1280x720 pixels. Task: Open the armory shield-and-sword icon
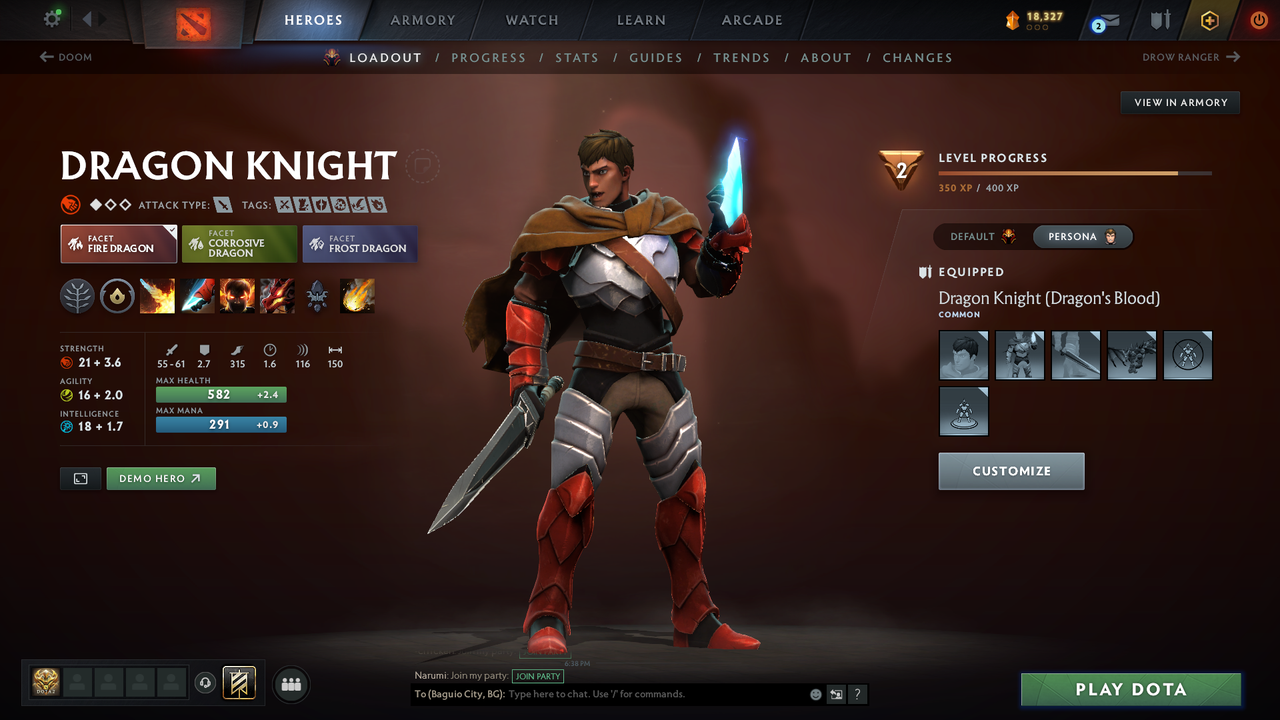pos(1158,20)
